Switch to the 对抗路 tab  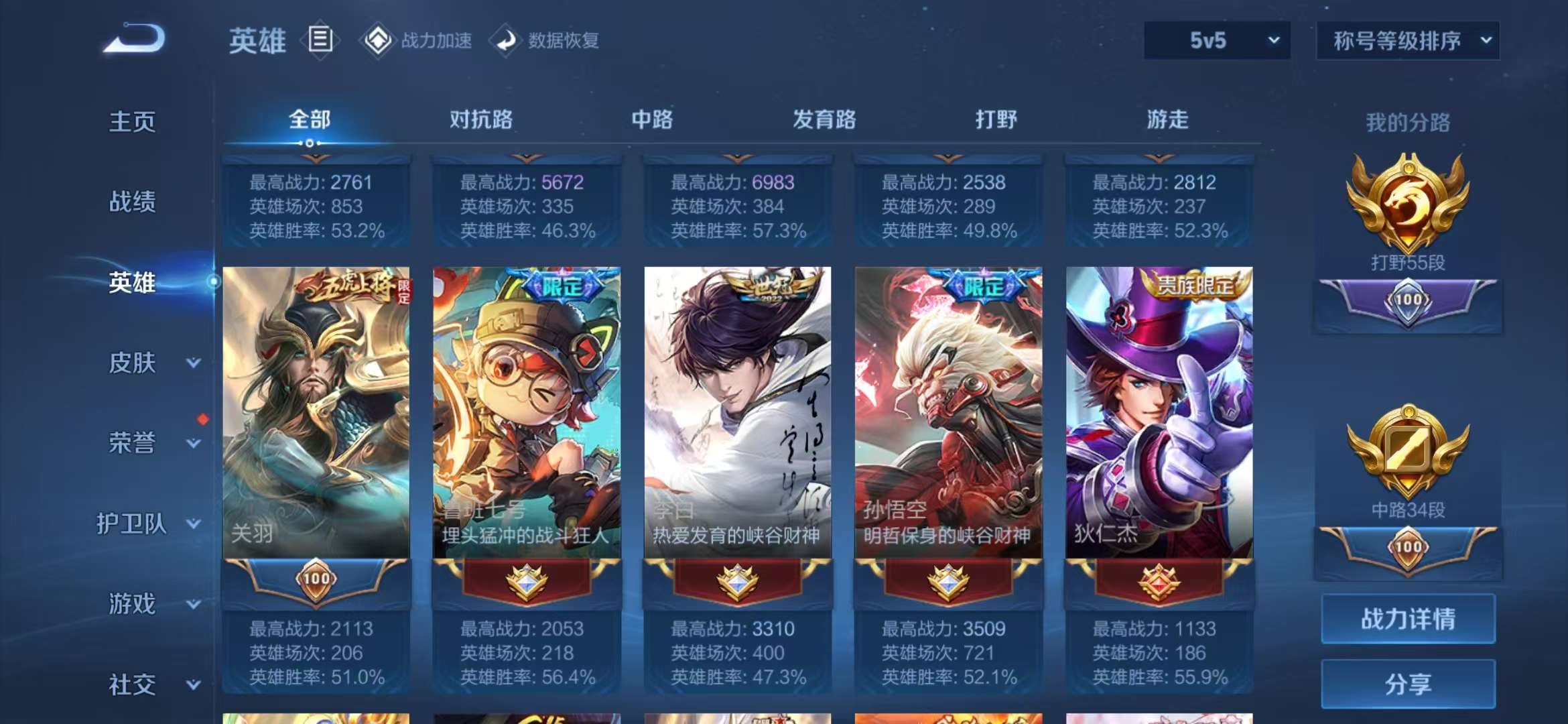coord(481,119)
